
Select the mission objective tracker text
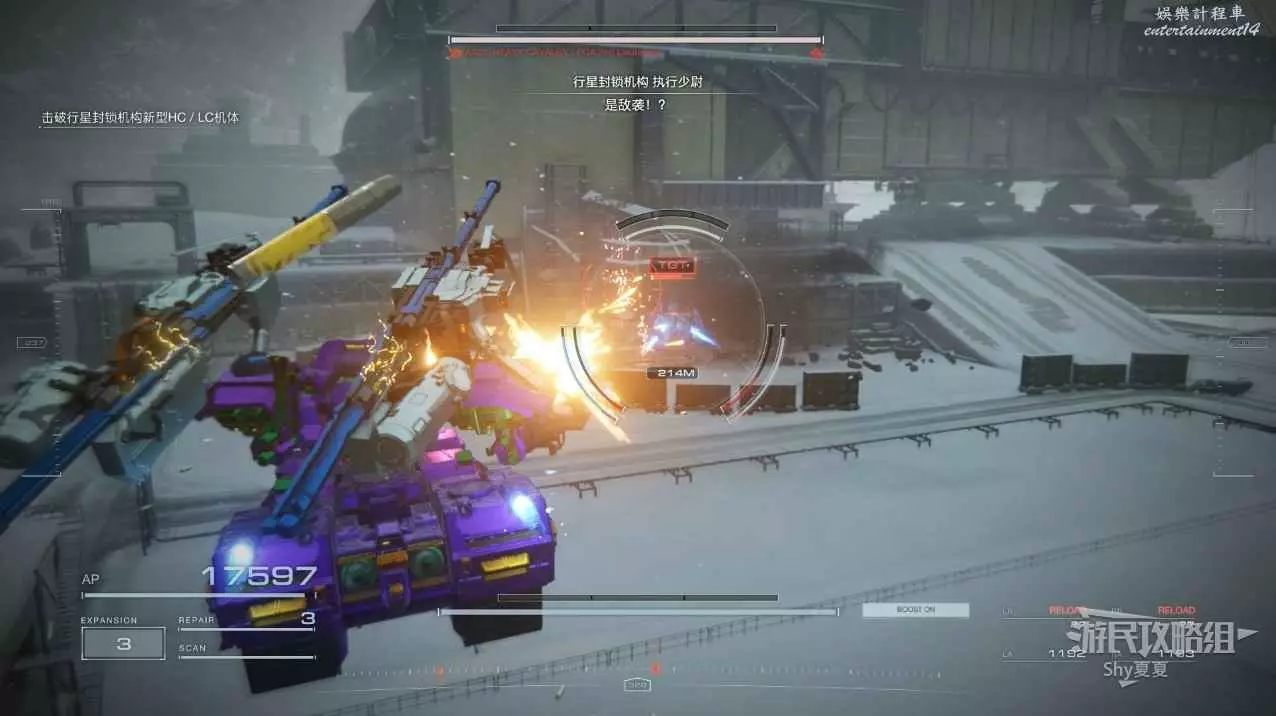coord(140,118)
